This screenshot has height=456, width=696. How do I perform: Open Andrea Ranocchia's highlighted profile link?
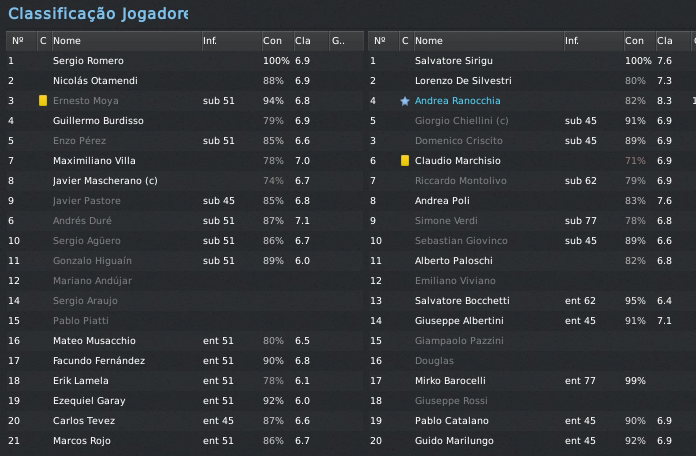click(457, 101)
